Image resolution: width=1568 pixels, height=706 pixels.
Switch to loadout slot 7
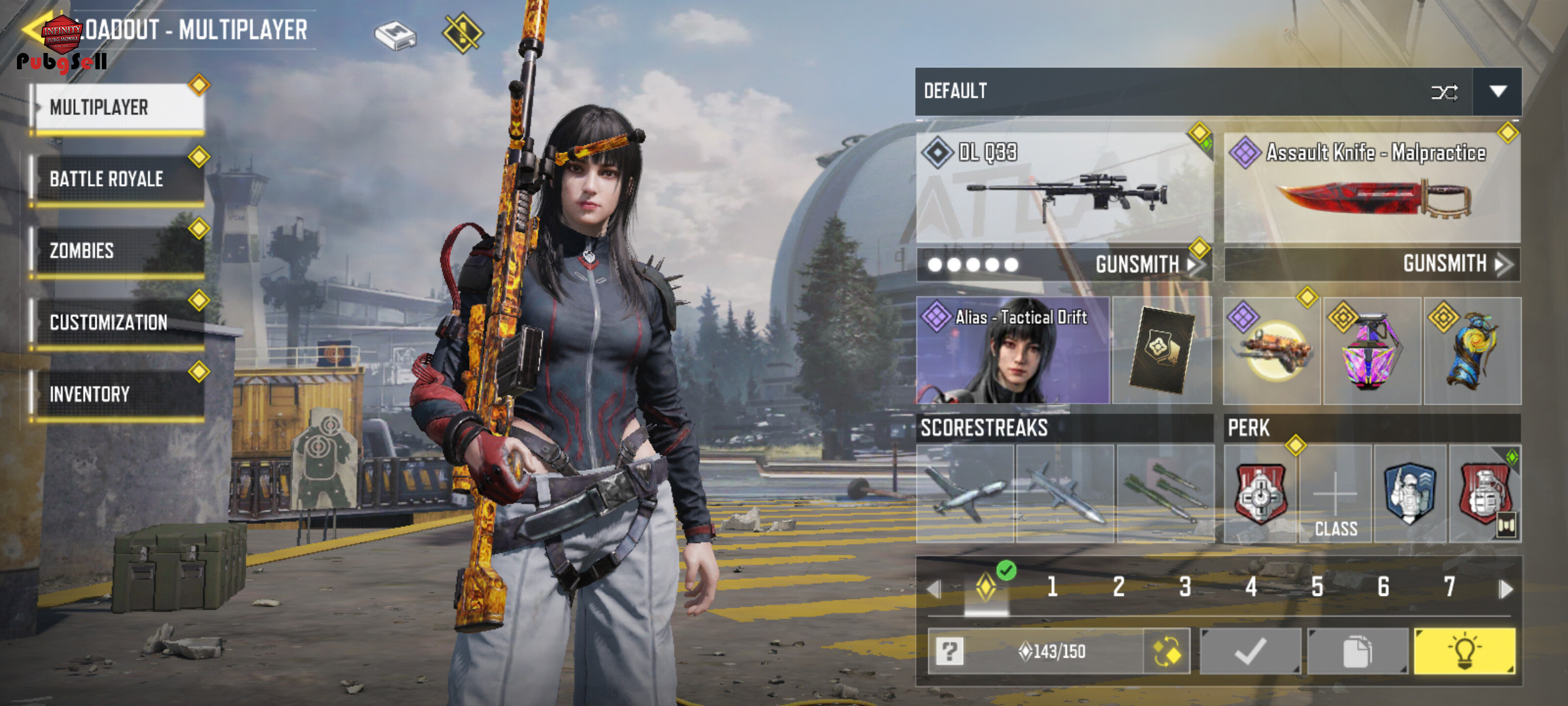[x=1449, y=587]
